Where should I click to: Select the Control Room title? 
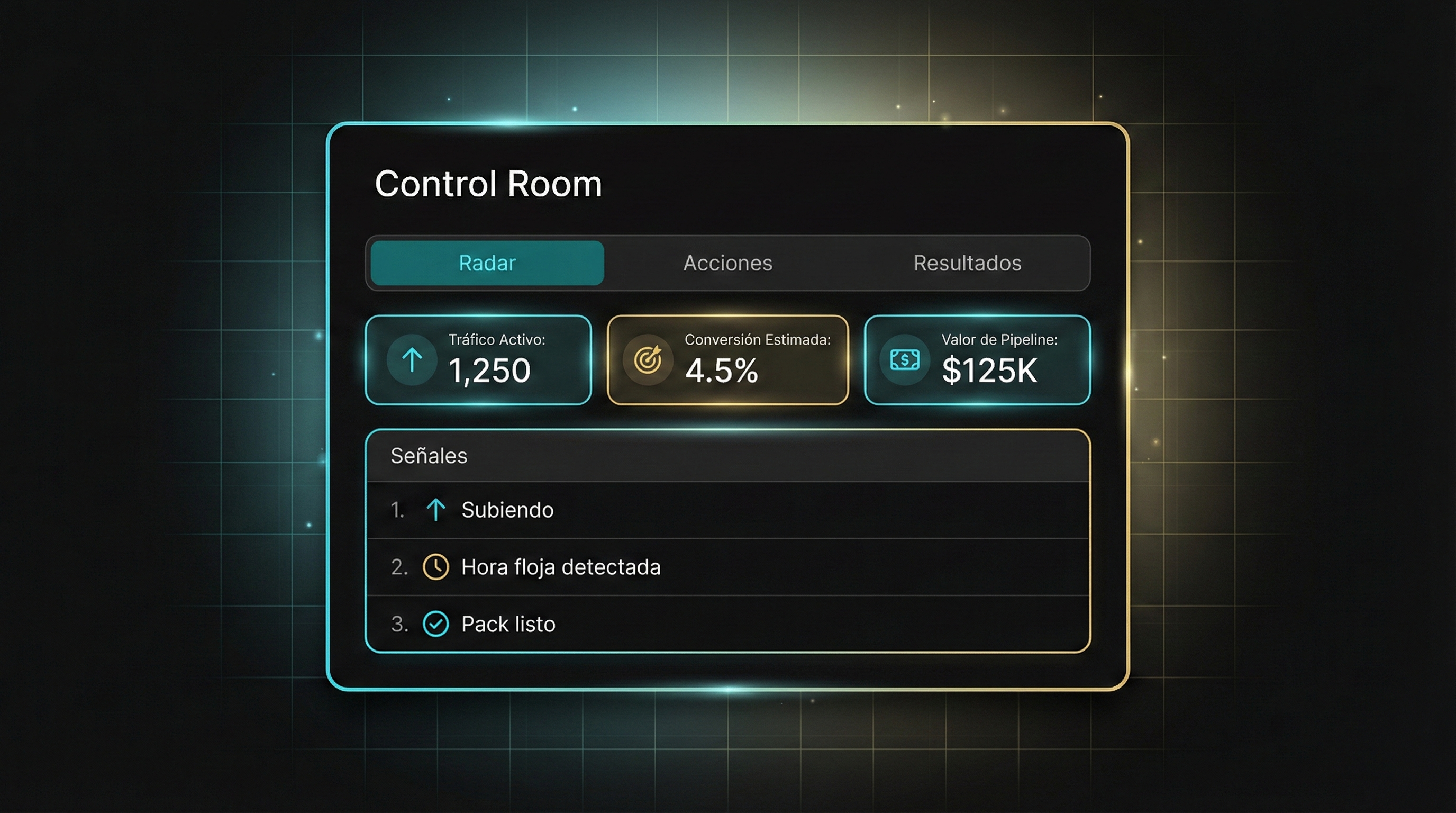click(488, 183)
